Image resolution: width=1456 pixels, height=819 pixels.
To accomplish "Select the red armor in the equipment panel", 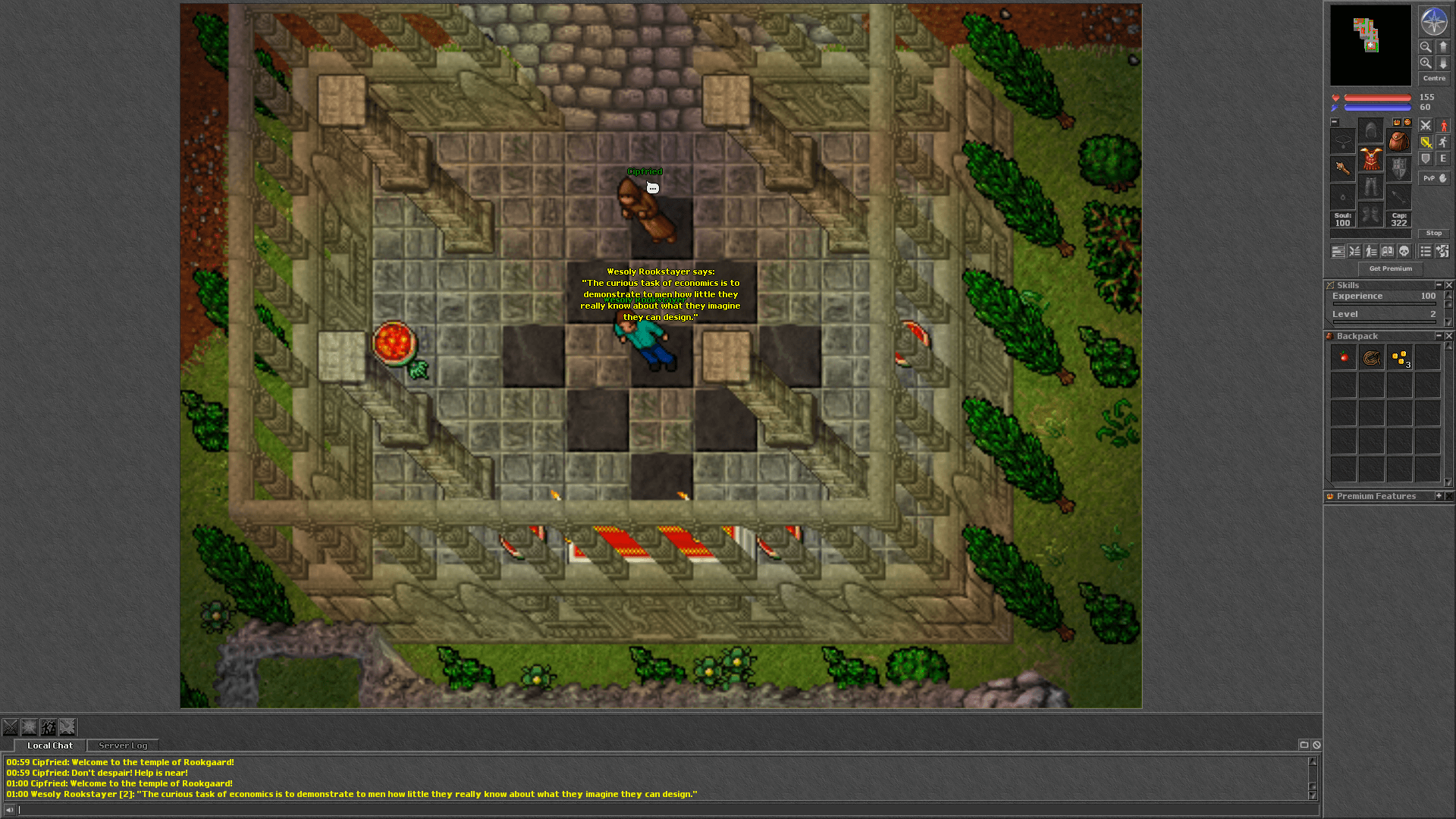I will point(1370,159).
